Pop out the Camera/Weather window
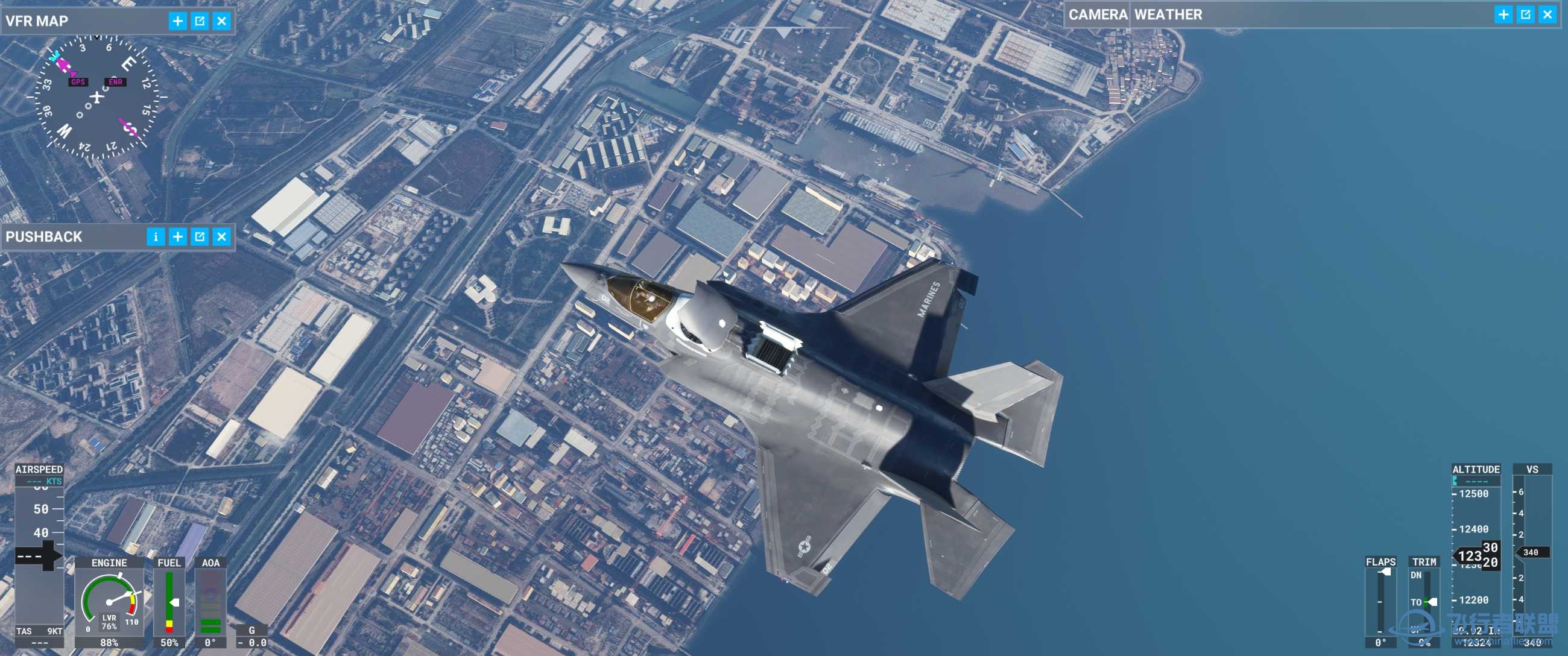Screen dimensions: 1568x656 [1525, 14]
